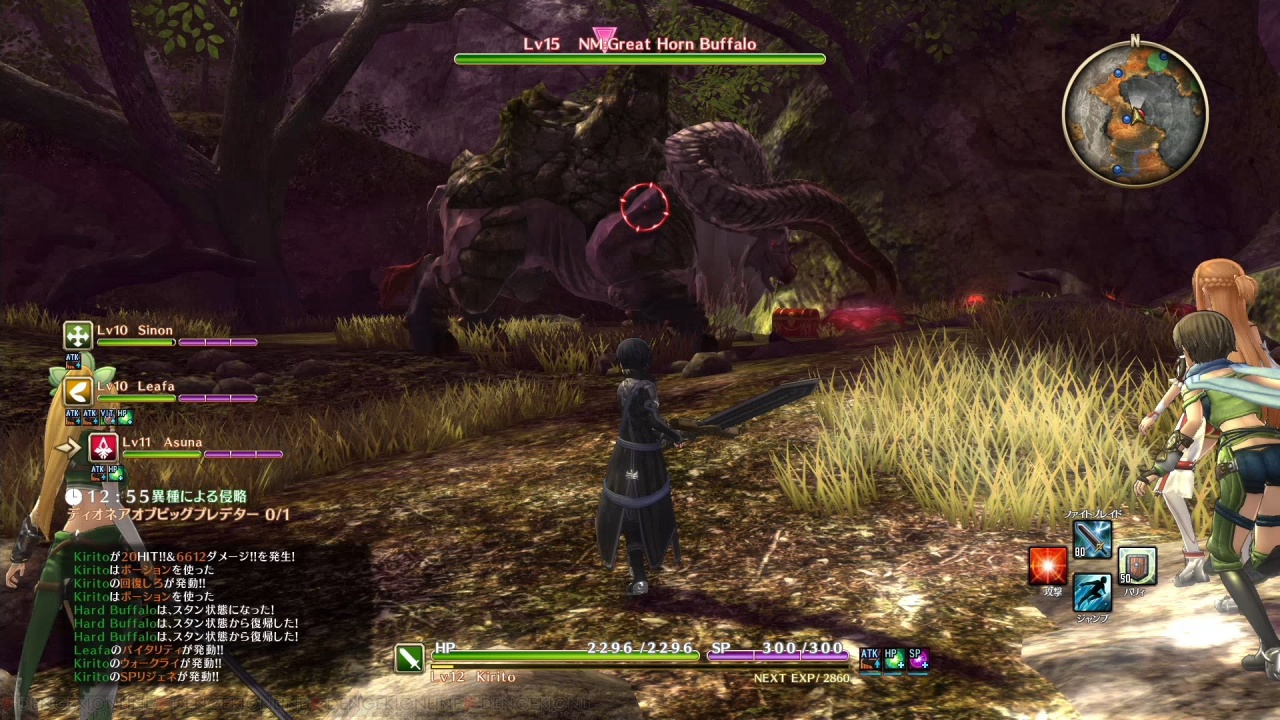Trigger the Parry shield skill
This screenshot has height=720, width=1280.
point(1137,566)
